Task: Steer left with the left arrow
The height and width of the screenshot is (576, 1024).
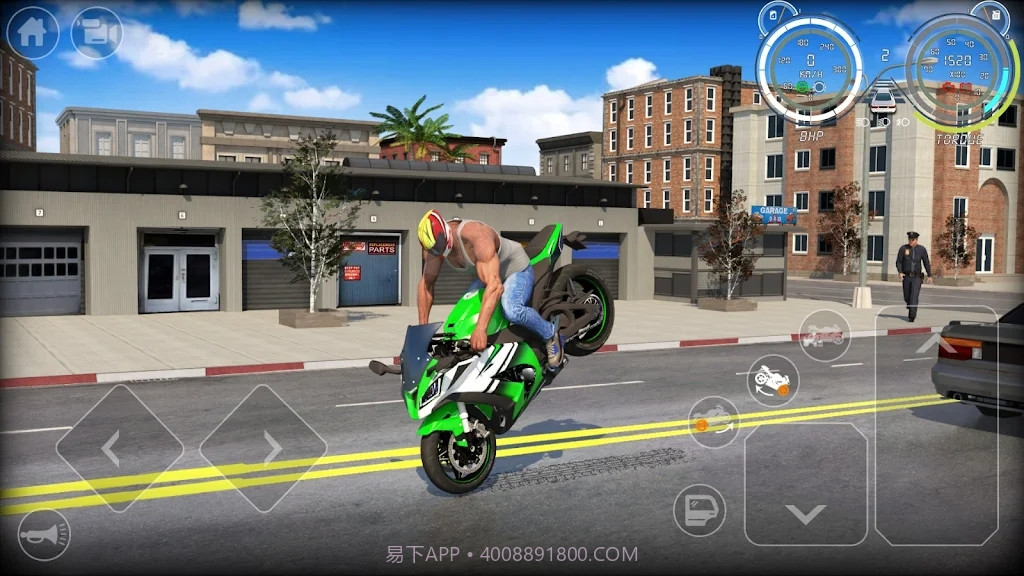Action: 119,449
